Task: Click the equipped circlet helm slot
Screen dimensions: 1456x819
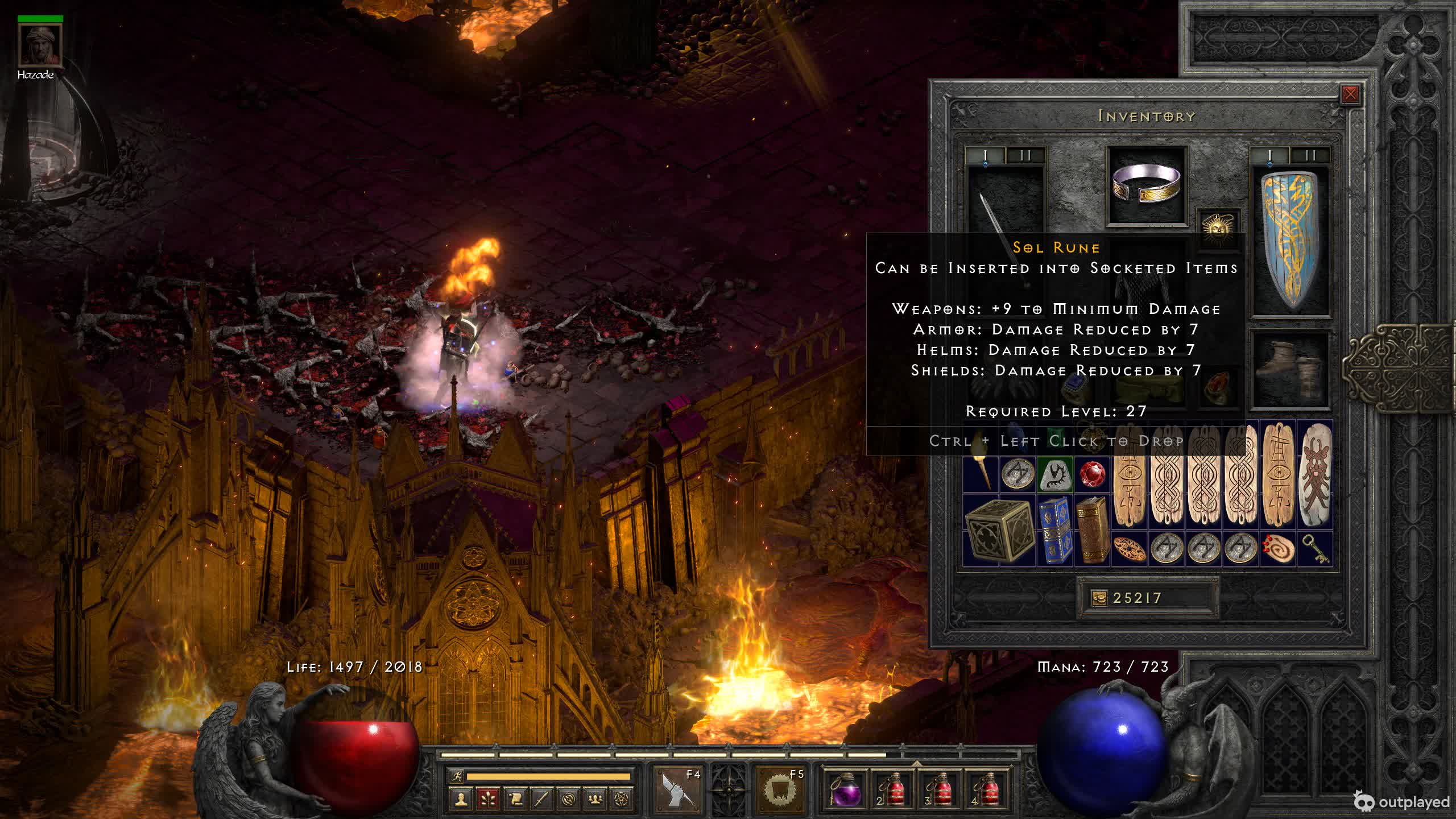Action: [x=1147, y=185]
